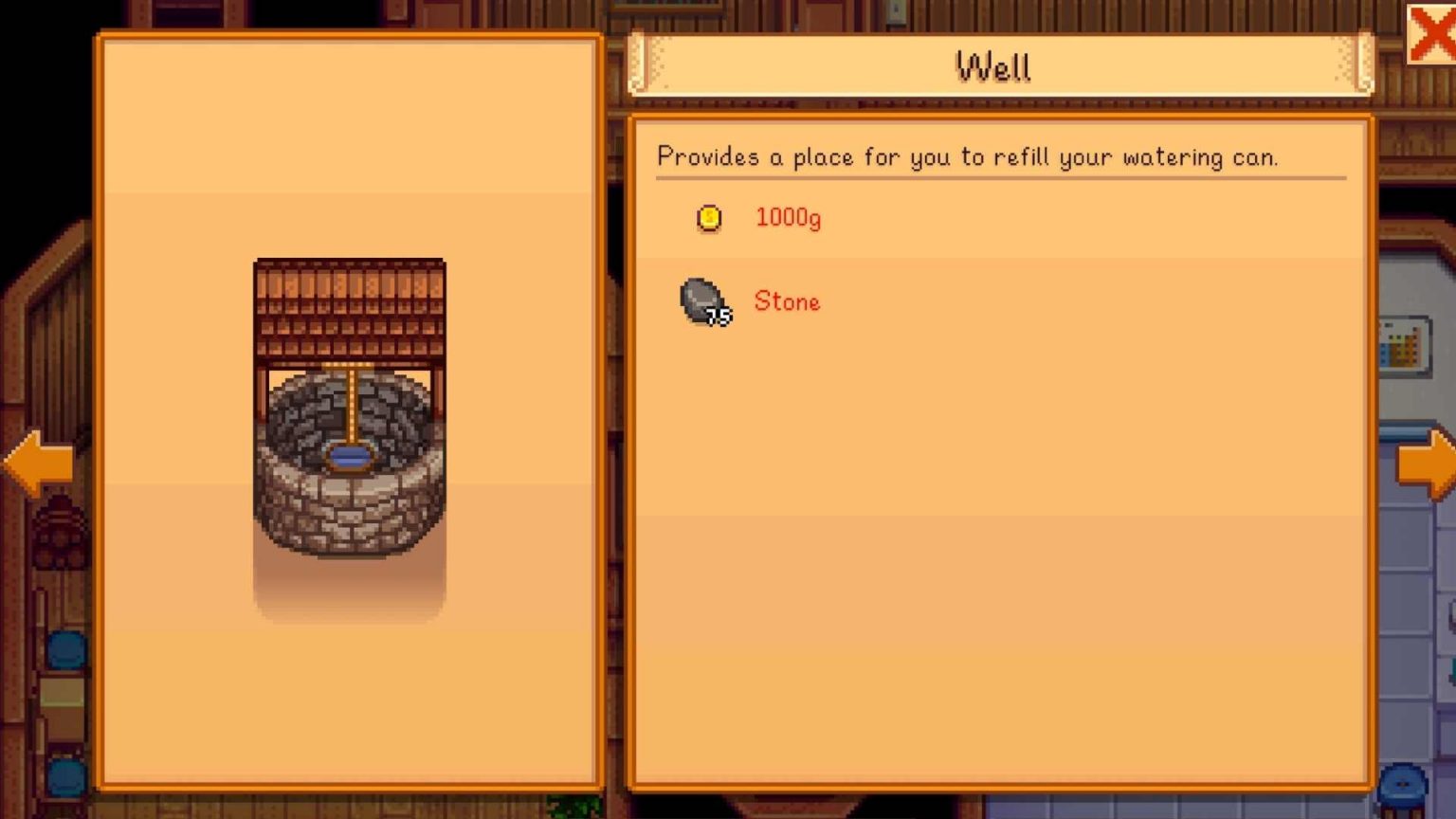This screenshot has width=1456, height=819.
Task: Click the red Stone material label
Action: coord(786,301)
